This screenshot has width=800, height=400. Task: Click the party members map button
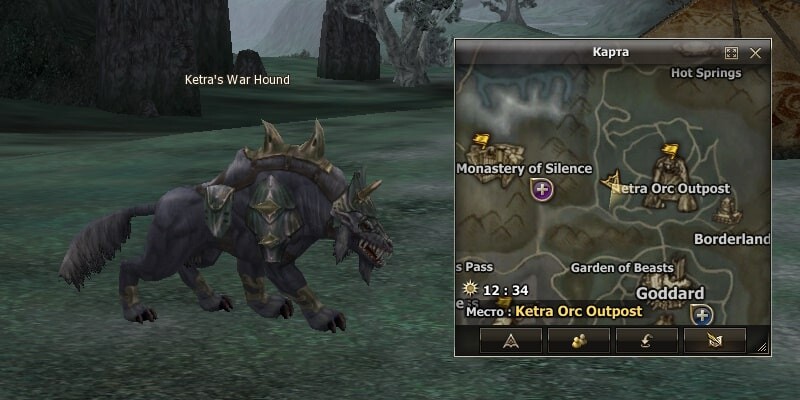coord(579,341)
